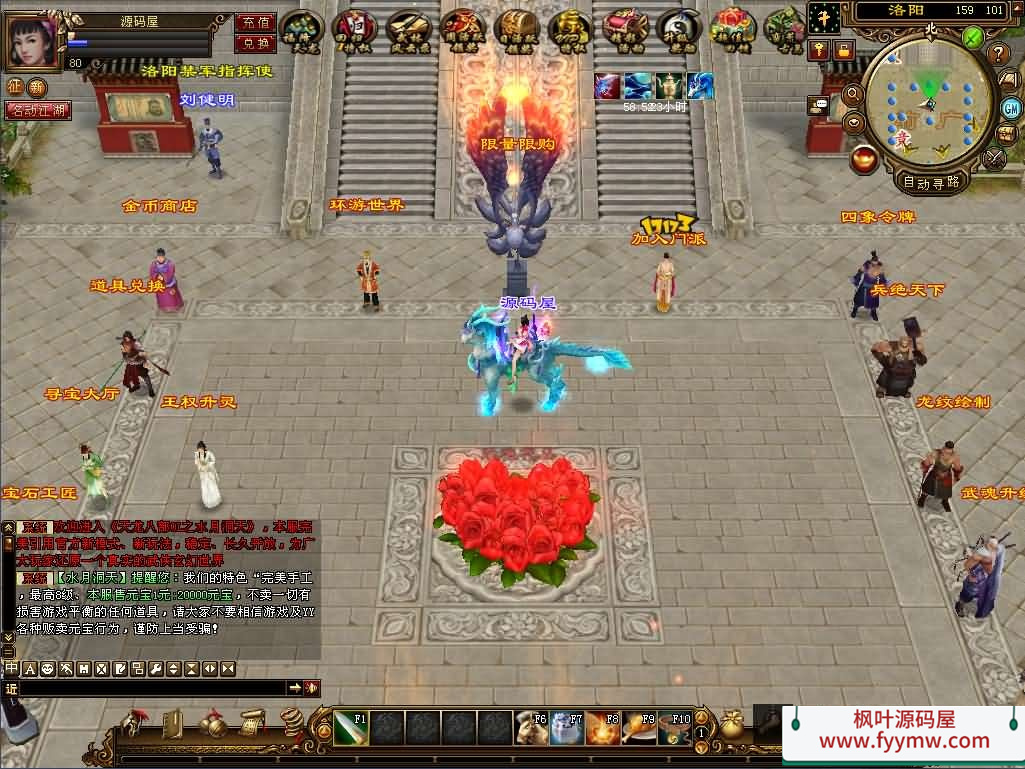This screenshot has width=1025, height=769.
Task: Click the chat smiley emoticon button
Action: [x=47, y=668]
